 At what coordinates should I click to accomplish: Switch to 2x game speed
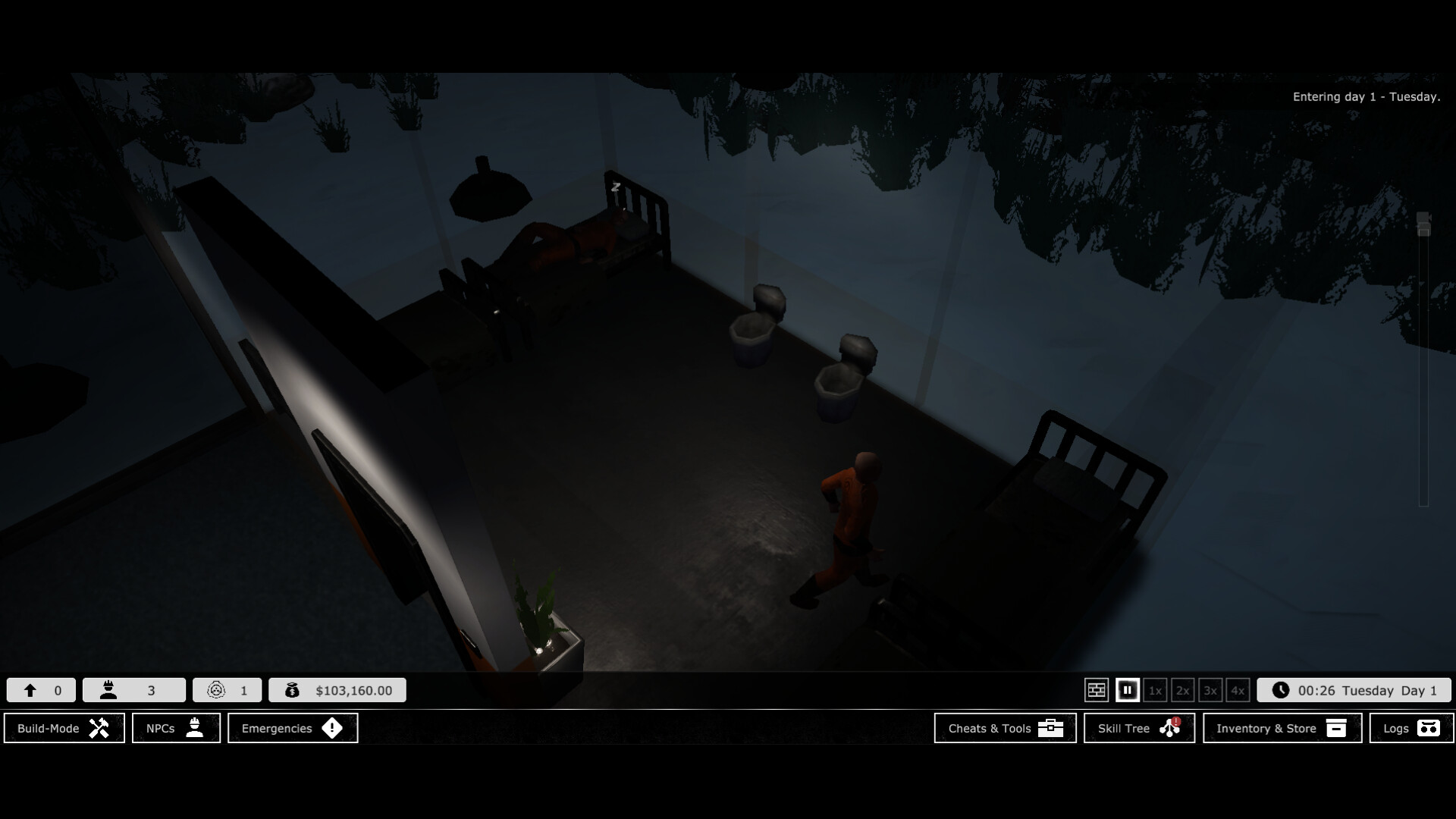click(x=1182, y=690)
